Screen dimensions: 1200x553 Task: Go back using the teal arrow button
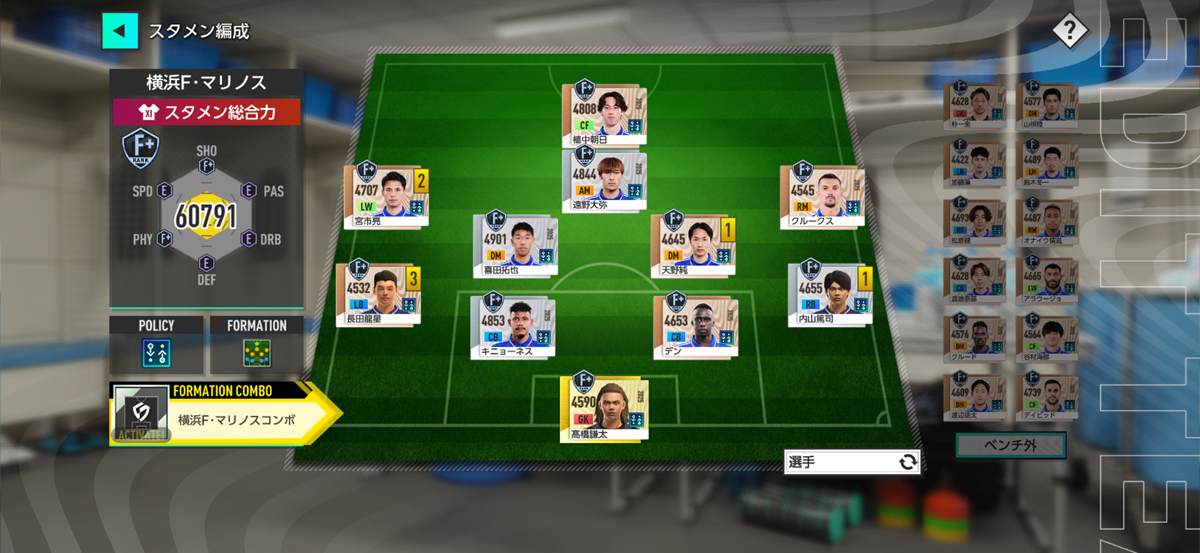pos(119,30)
